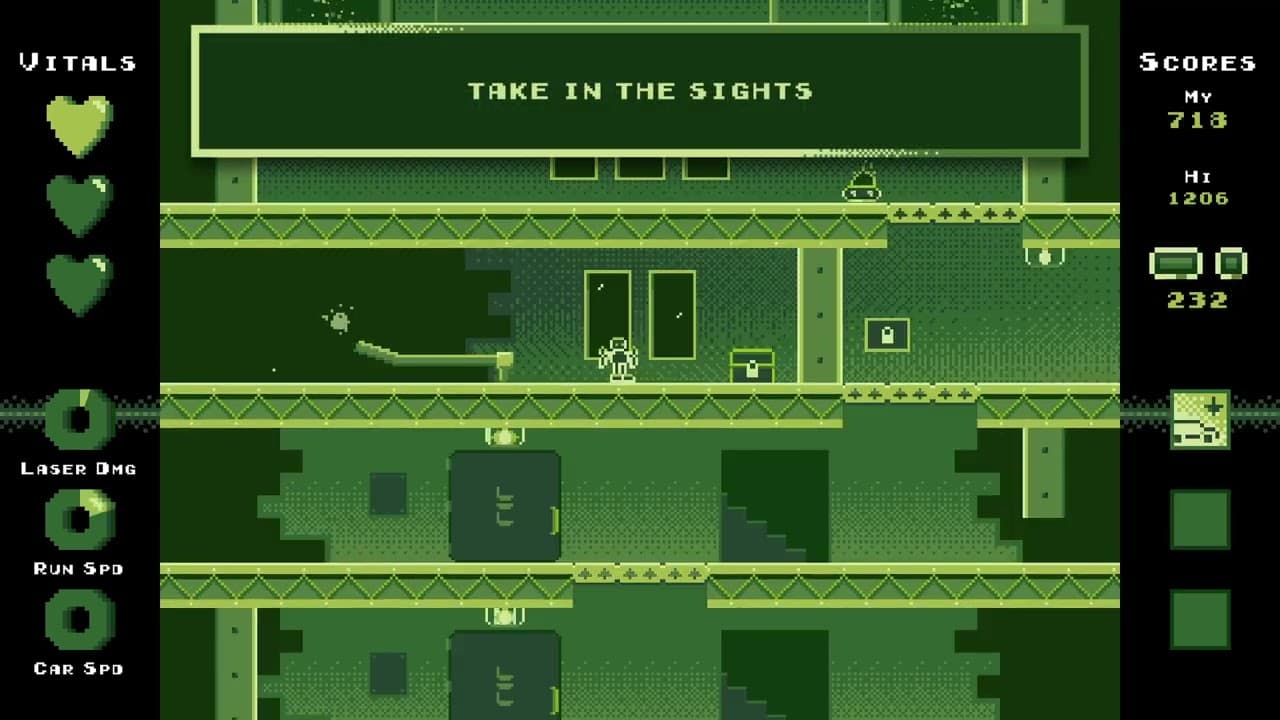
Task: Click the TAKE IN THE SIGHTS banner
Action: point(639,91)
